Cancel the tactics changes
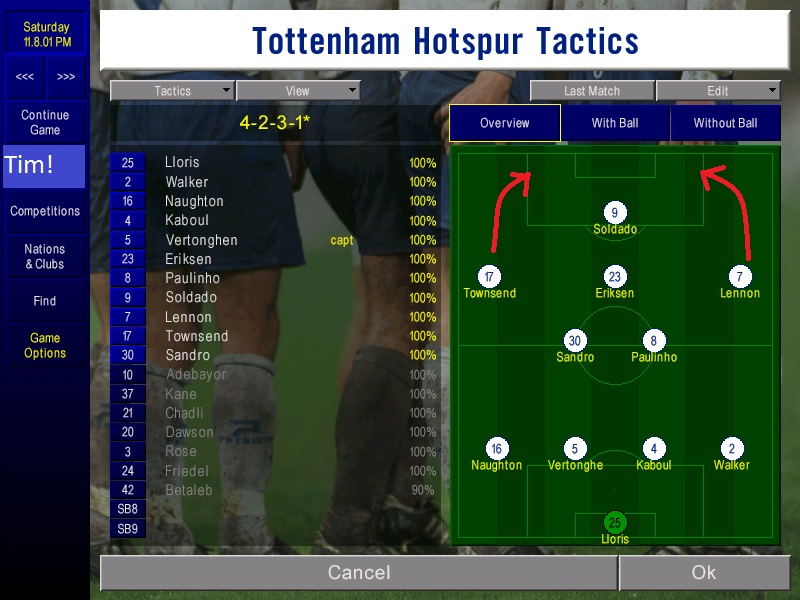Viewport: 800px width, 600px height. [359, 573]
